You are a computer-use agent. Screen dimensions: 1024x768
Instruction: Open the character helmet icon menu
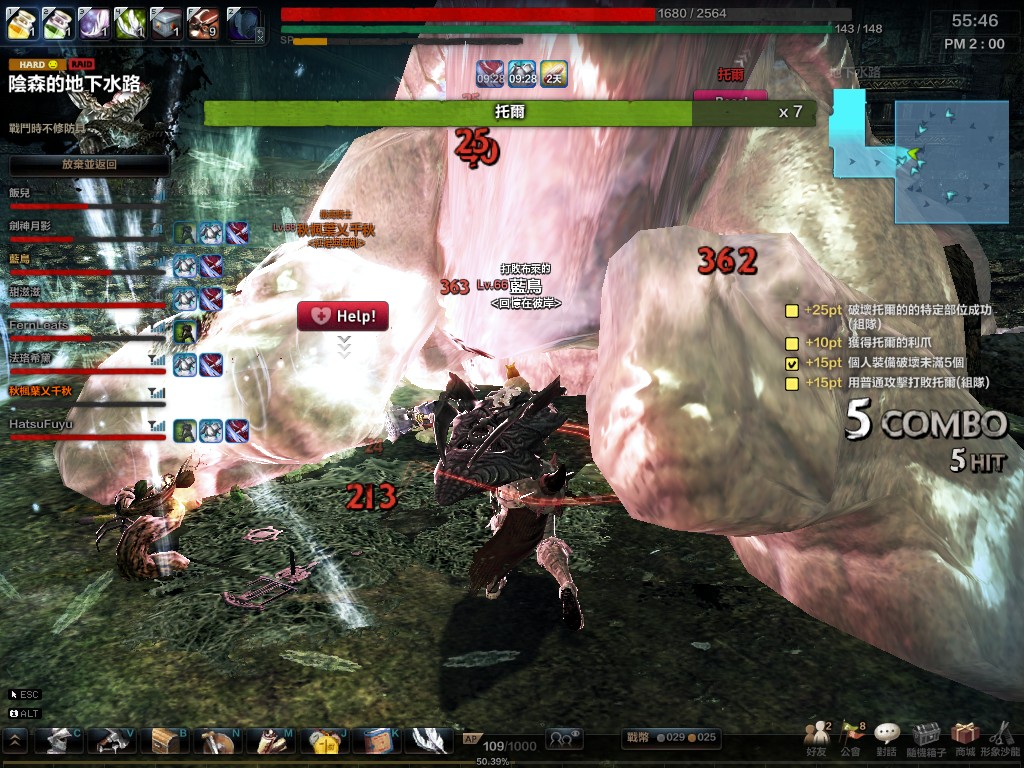[x=58, y=740]
